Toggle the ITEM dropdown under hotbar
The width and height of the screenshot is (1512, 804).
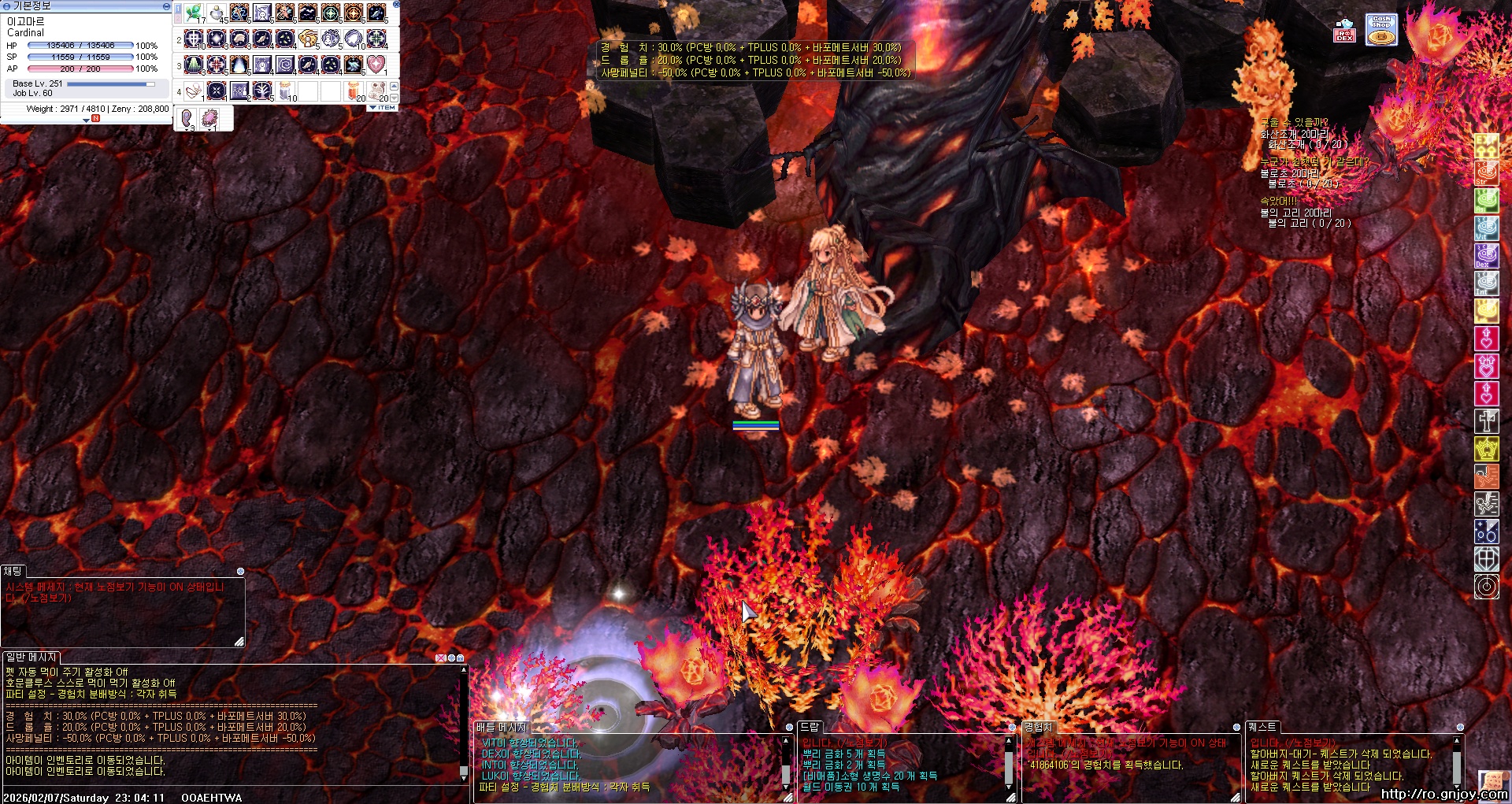click(383, 108)
